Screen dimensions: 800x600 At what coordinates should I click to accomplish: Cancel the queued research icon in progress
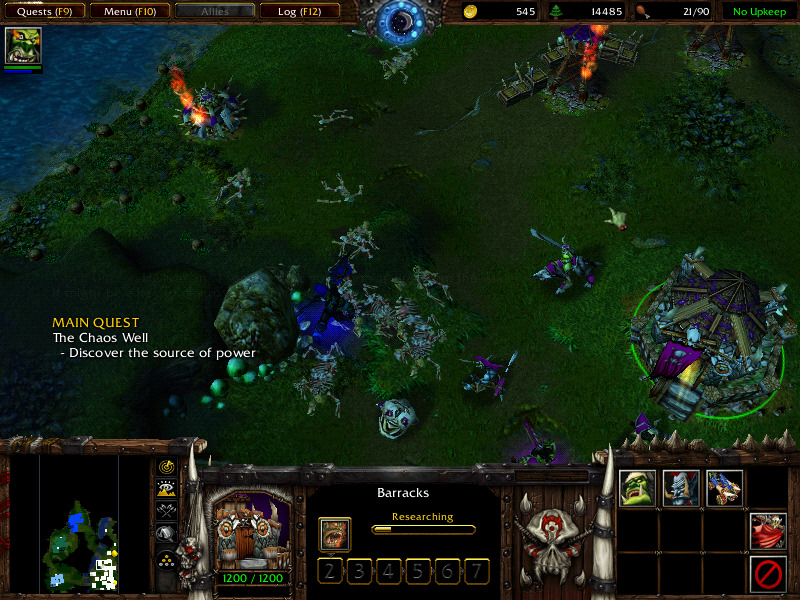click(x=335, y=534)
